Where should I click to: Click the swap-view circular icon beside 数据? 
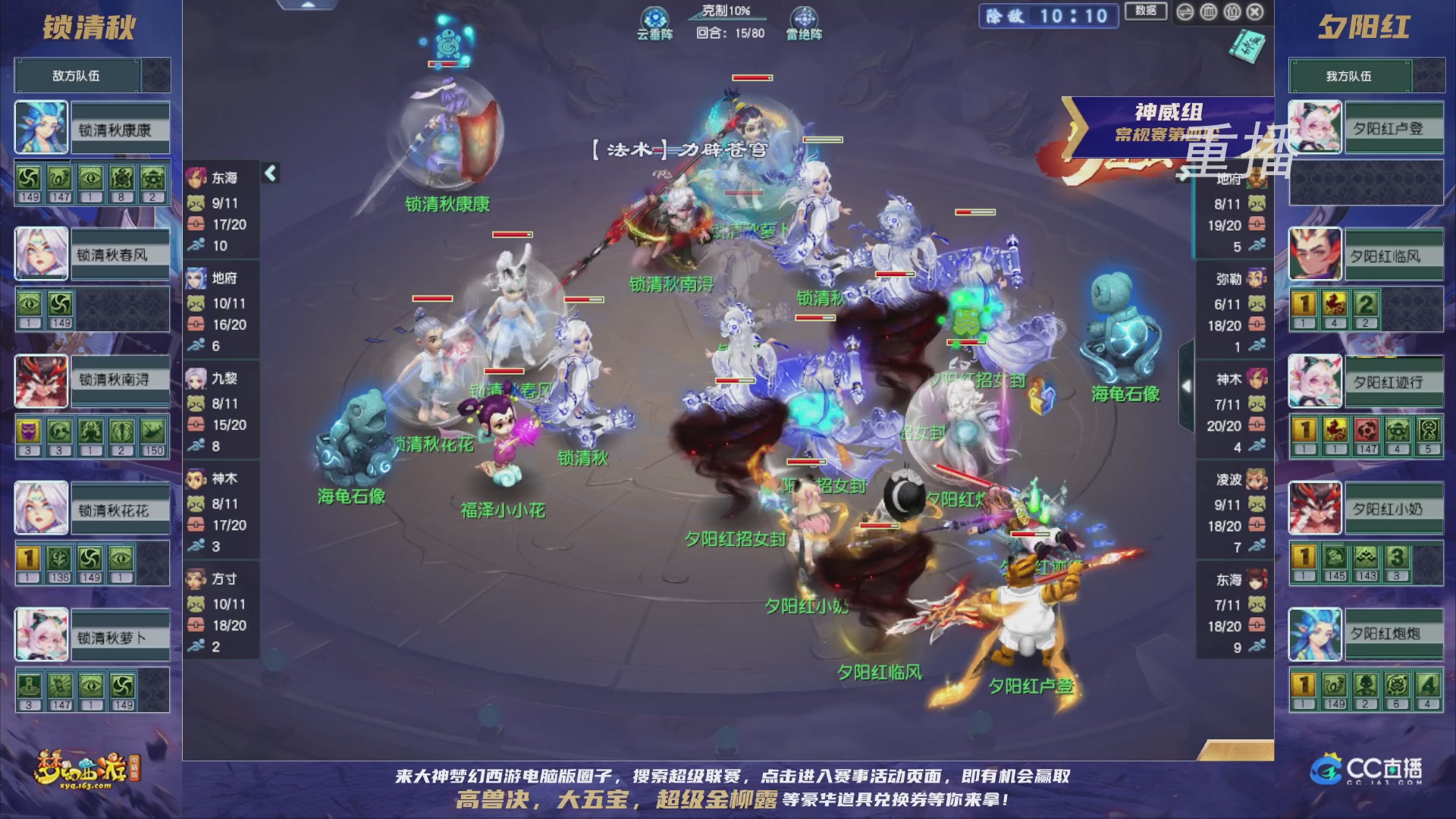point(1185,11)
